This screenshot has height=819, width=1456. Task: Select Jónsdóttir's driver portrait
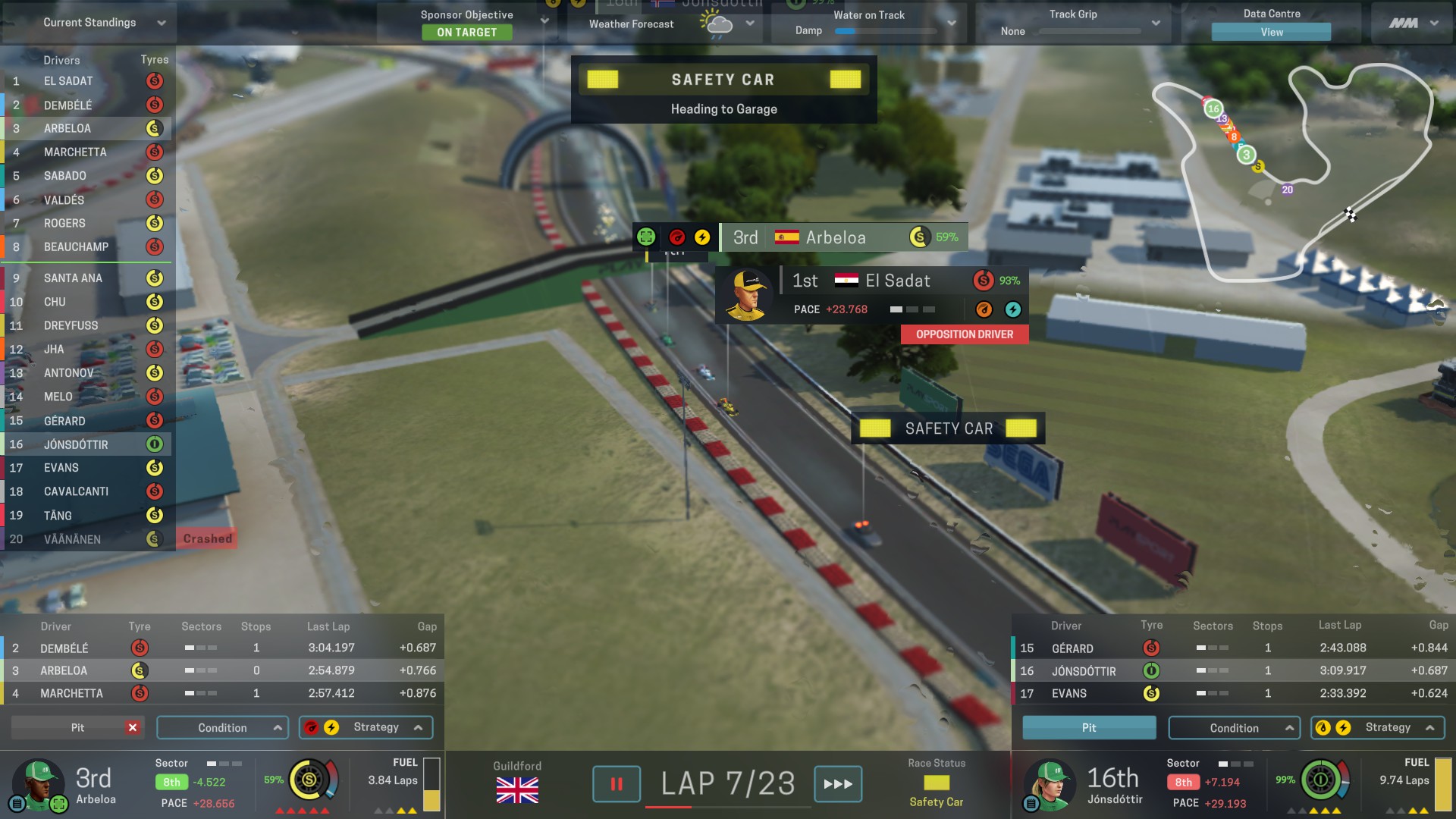[x=1049, y=783]
